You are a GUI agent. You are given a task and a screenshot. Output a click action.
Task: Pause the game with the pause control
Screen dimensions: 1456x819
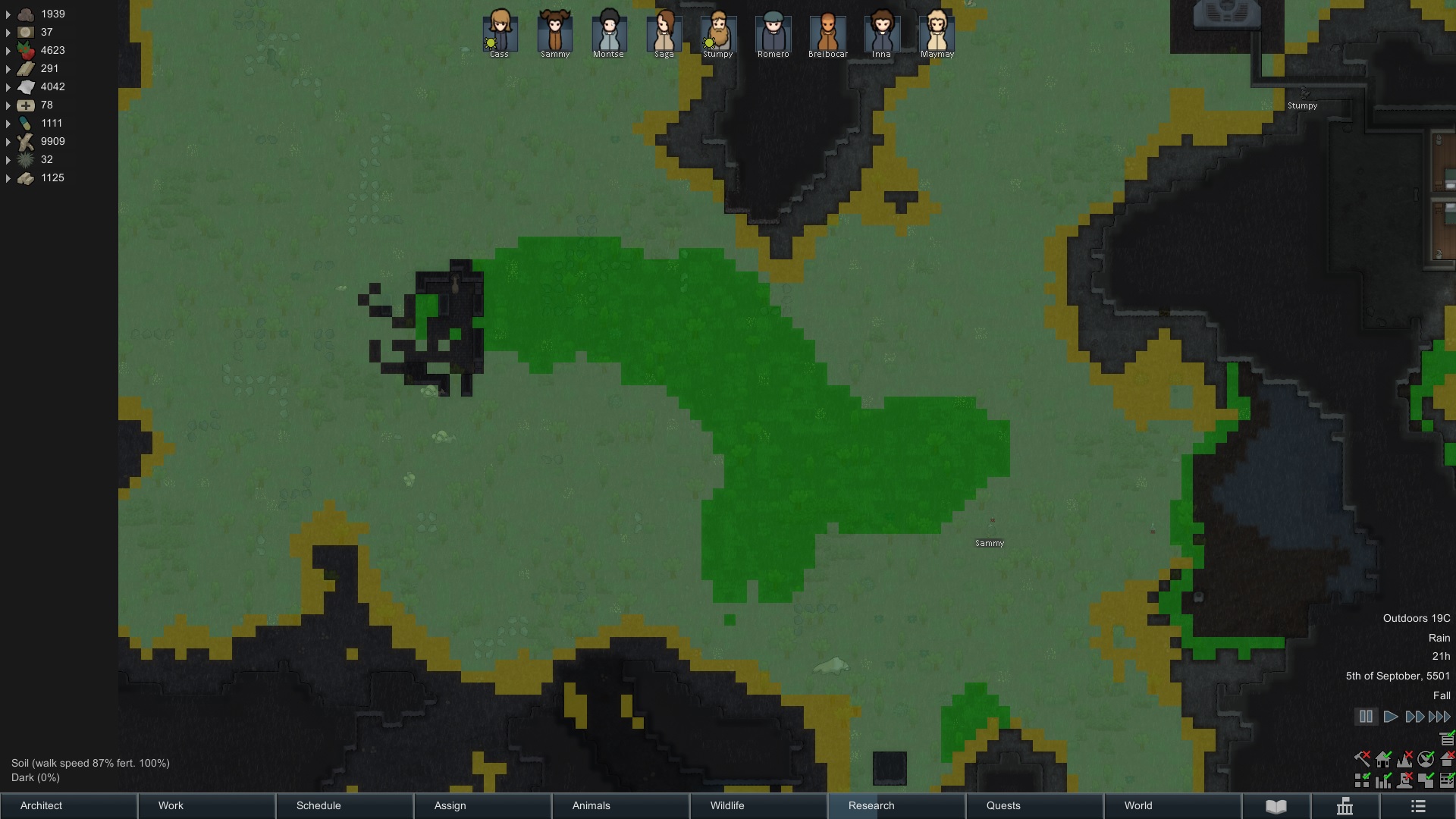[x=1366, y=716]
